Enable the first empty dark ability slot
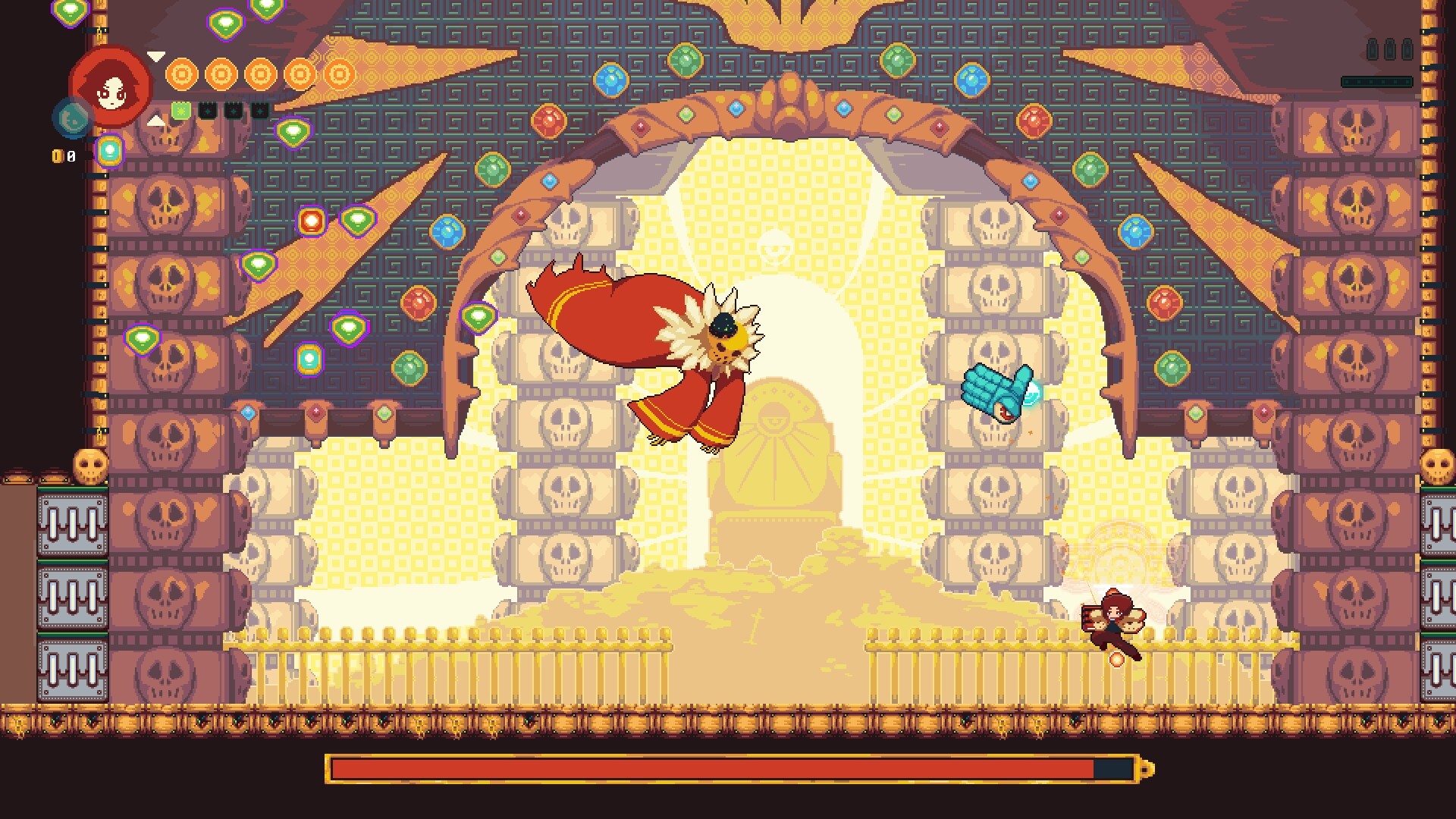Viewport: 1456px width, 819px height. click(x=208, y=111)
